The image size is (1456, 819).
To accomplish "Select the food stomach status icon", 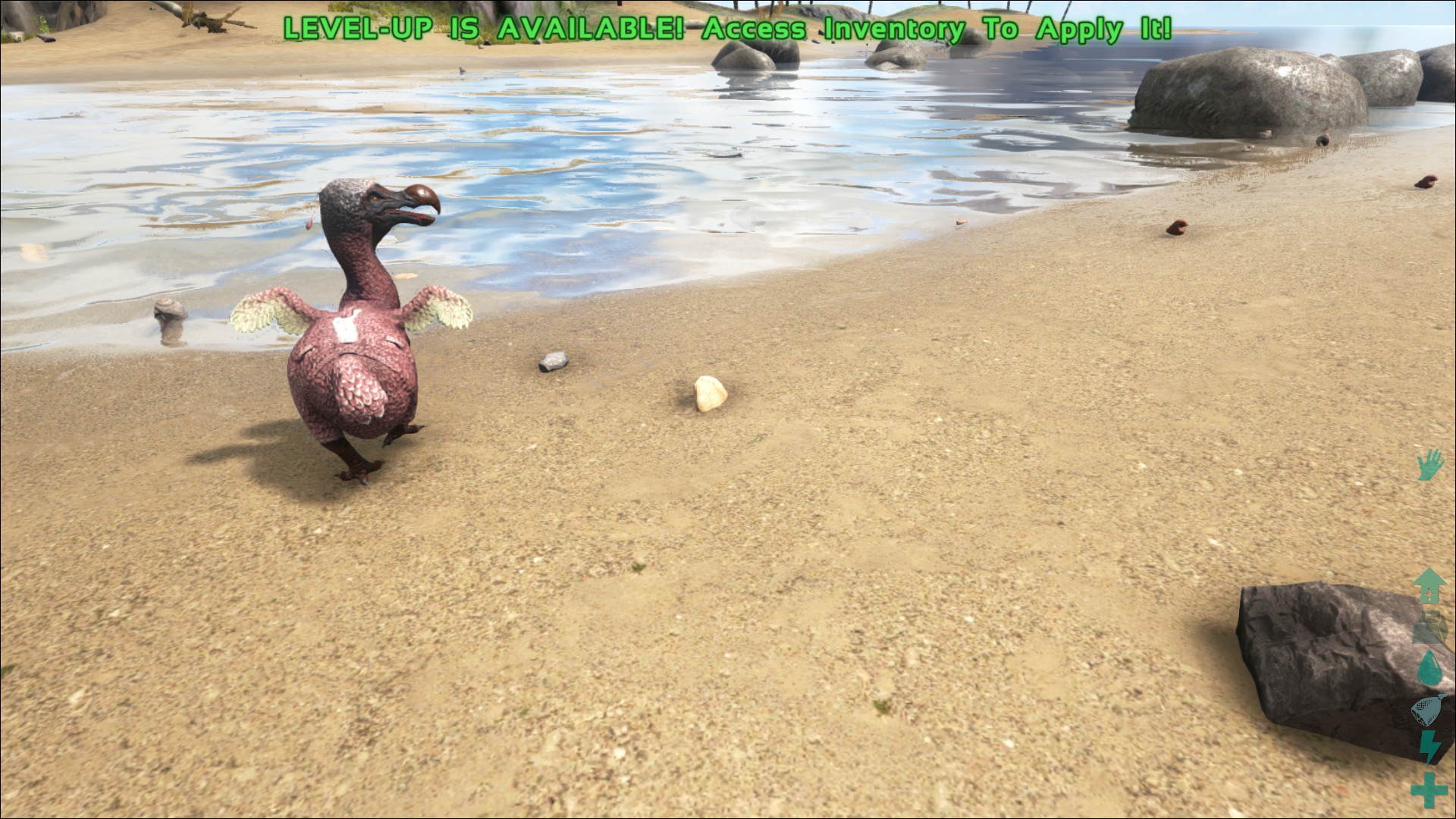I will pyautogui.click(x=1427, y=710).
